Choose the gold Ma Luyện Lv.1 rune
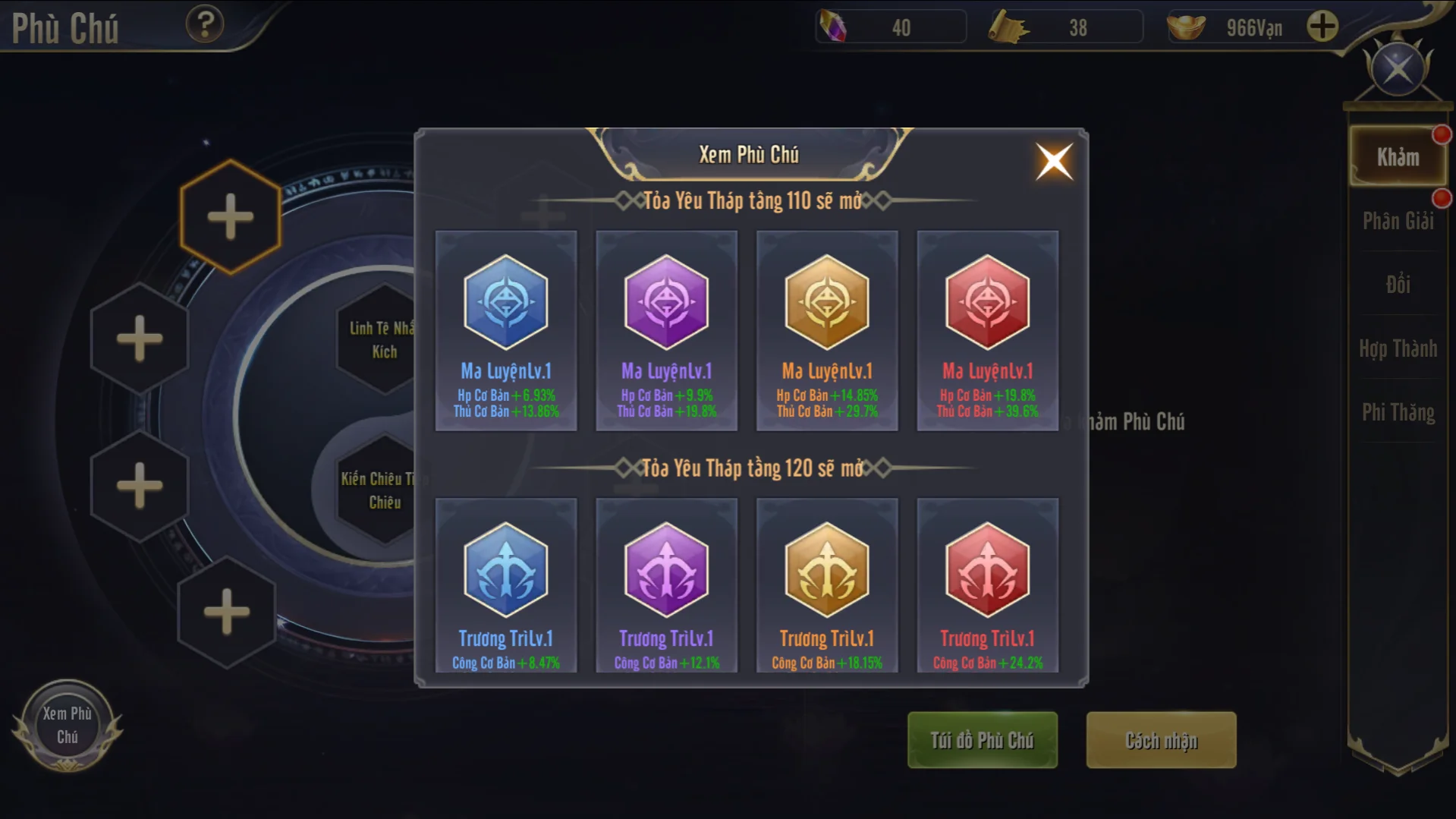Viewport: 1456px width, 819px height. [x=827, y=330]
